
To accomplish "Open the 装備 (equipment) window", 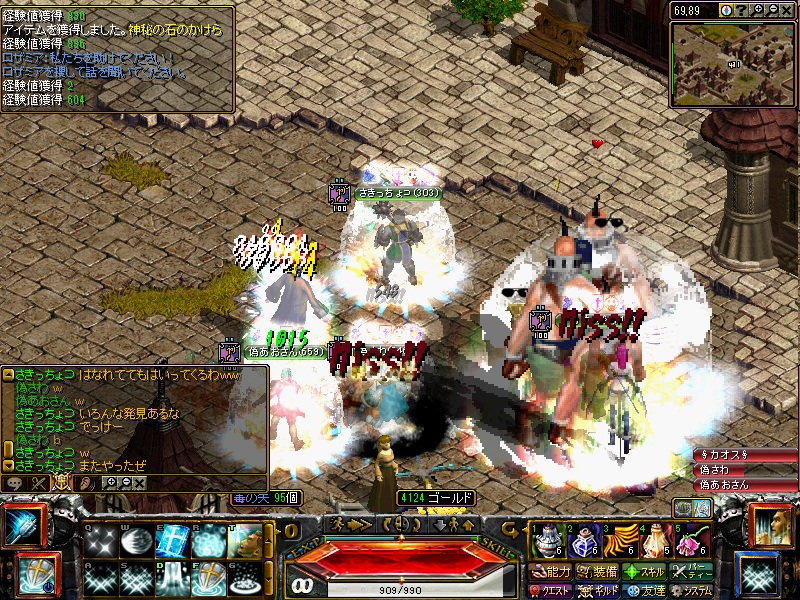I will point(598,572).
